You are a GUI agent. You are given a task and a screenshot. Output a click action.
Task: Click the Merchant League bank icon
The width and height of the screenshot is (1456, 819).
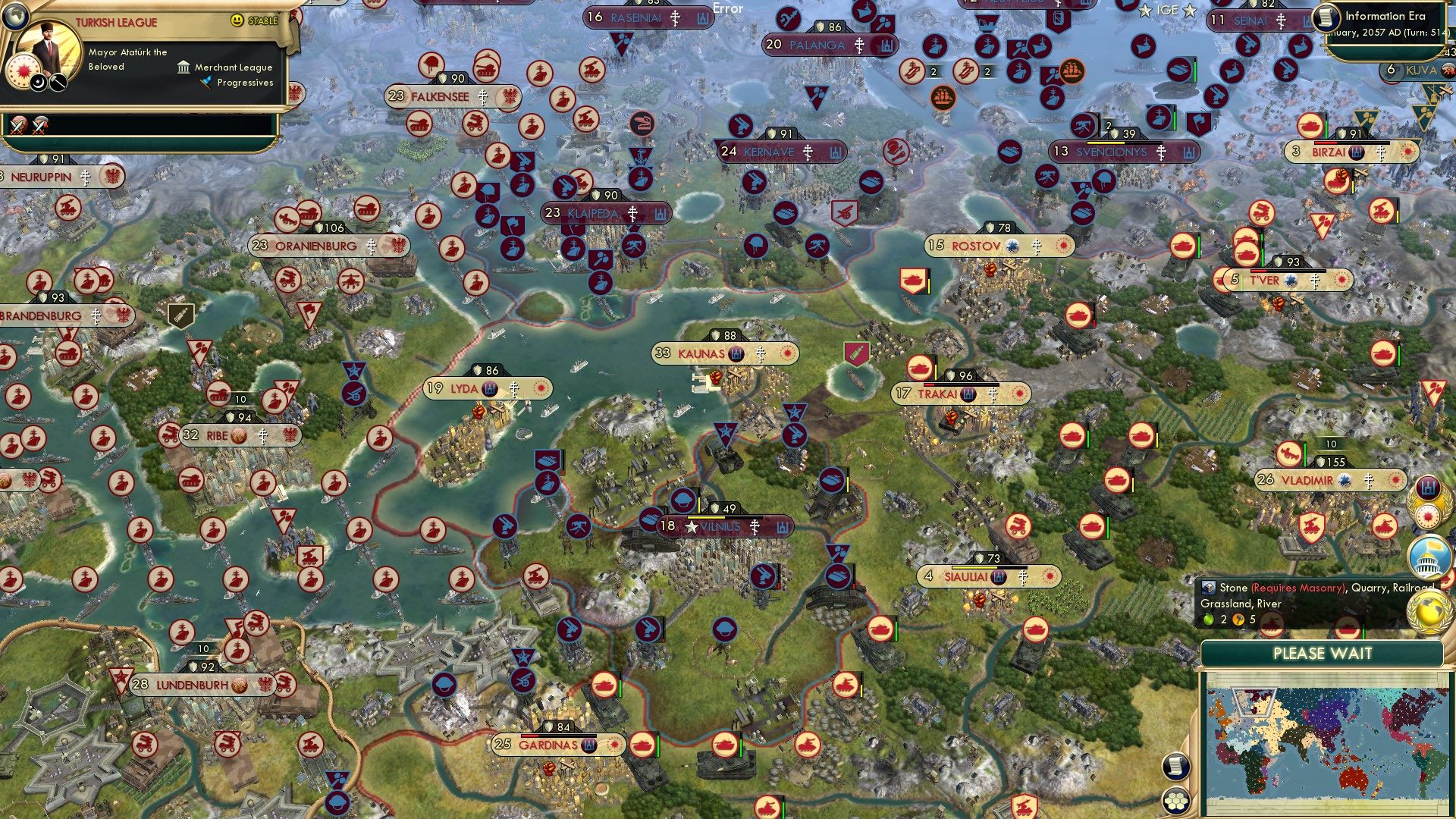(184, 68)
